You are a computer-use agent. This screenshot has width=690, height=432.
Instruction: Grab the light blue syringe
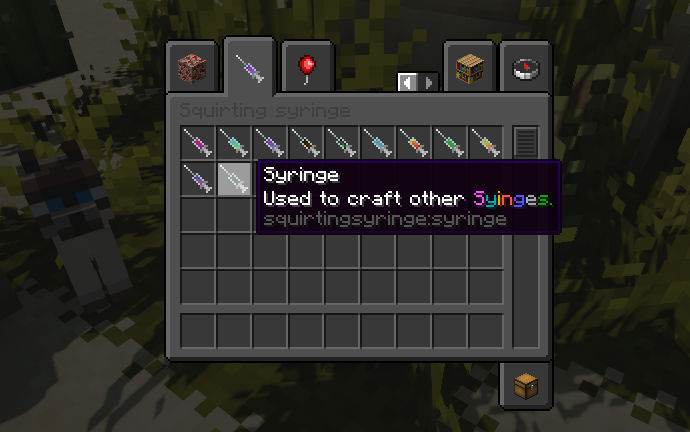pos(378,143)
